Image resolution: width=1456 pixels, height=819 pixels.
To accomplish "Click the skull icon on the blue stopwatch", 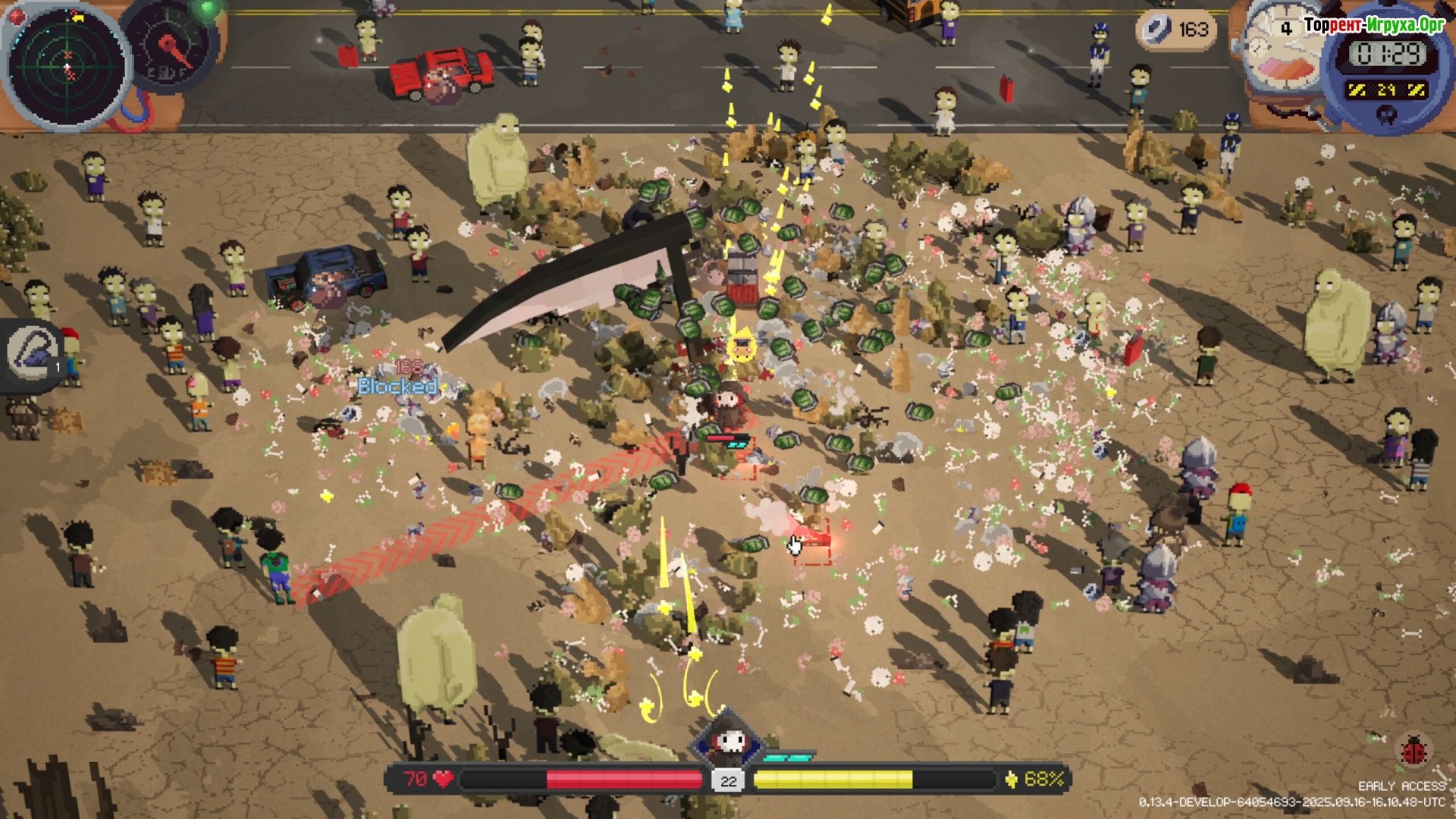I will (x=1387, y=114).
